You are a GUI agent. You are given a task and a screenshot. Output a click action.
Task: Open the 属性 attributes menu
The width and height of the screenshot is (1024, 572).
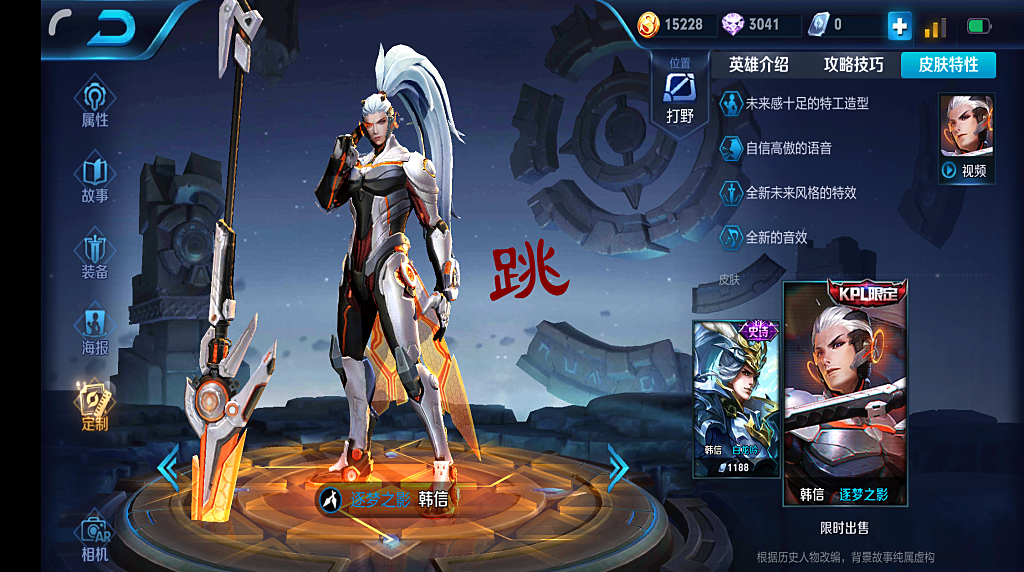tap(95, 103)
